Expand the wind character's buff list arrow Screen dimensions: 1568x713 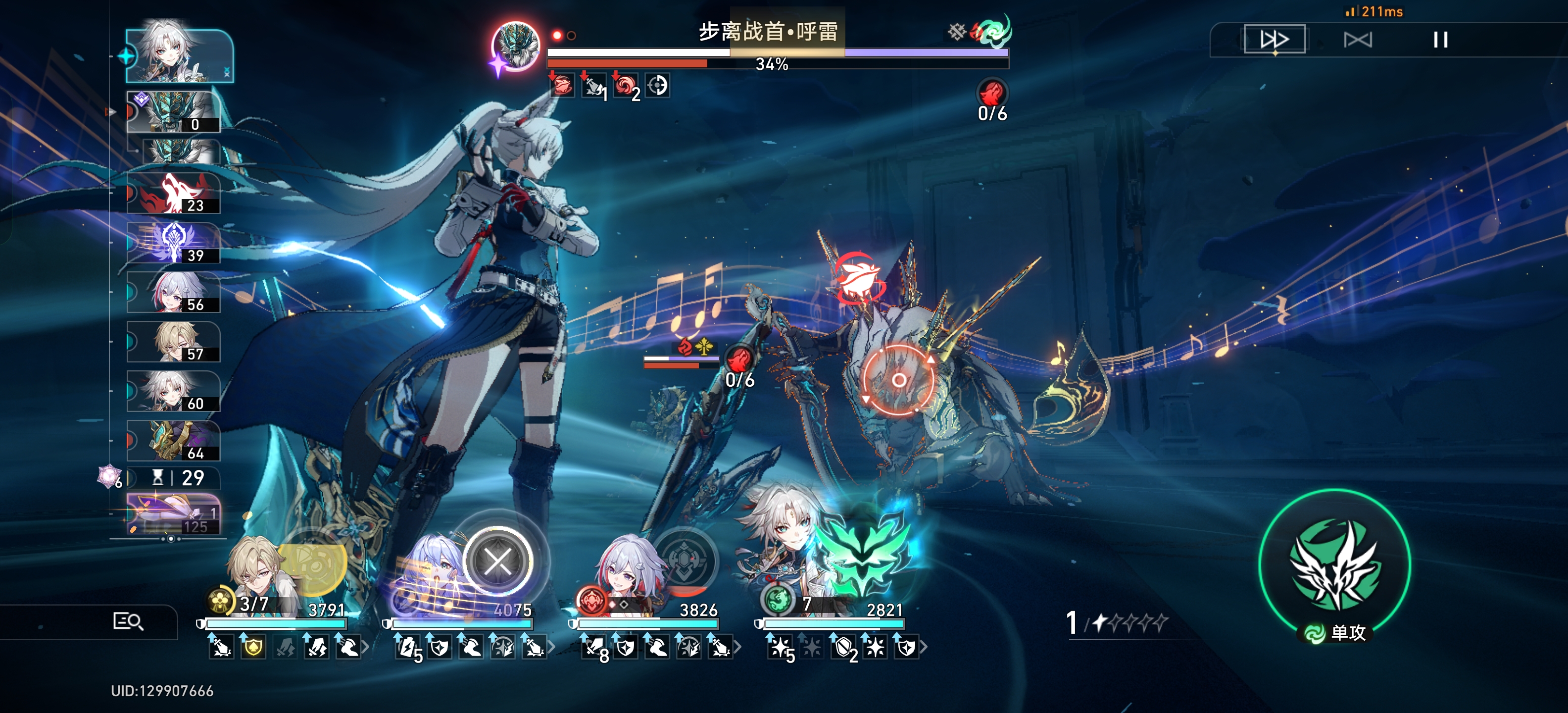(x=924, y=647)
